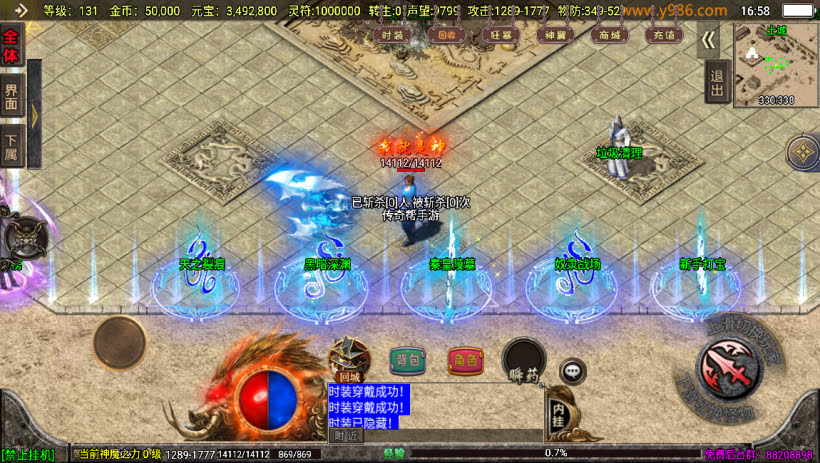Open the 神翼 wings menu
The height and width of the screenshot is (463, 820).
click(552, 35)
